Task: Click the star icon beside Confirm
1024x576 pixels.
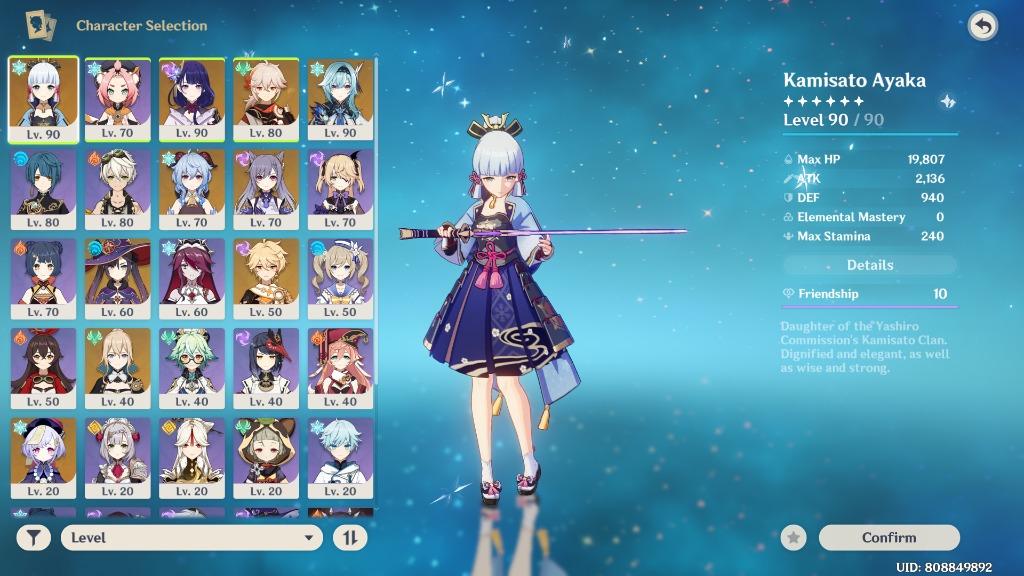Action: point(794,538)
